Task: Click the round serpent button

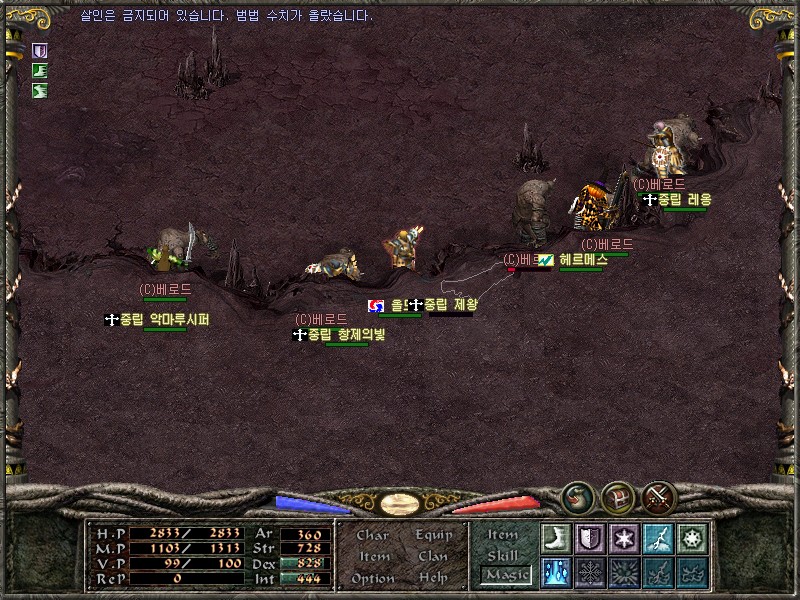Action: click(577, 497)
